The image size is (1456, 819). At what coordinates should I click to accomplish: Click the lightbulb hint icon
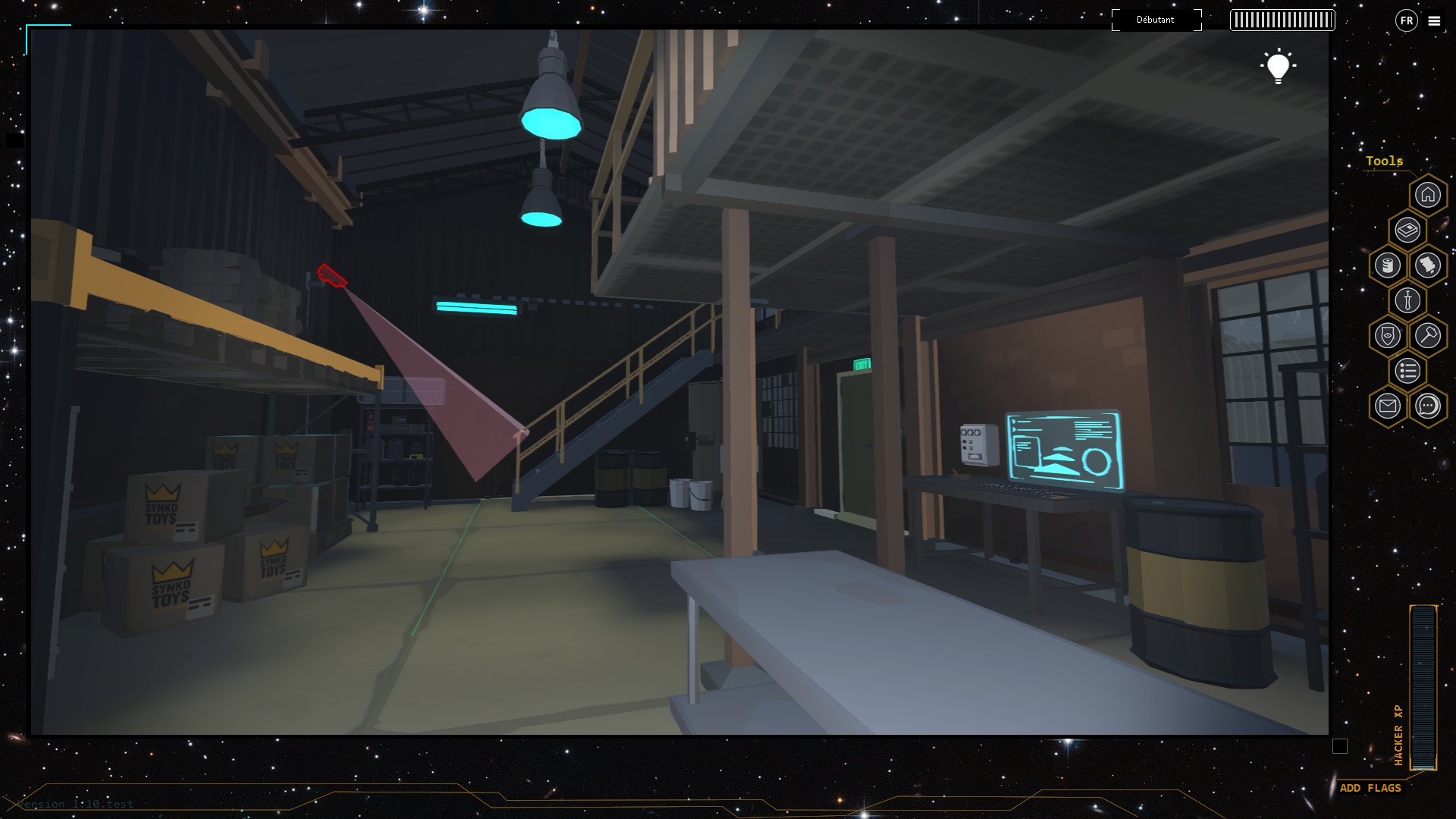click(1280, 67)
